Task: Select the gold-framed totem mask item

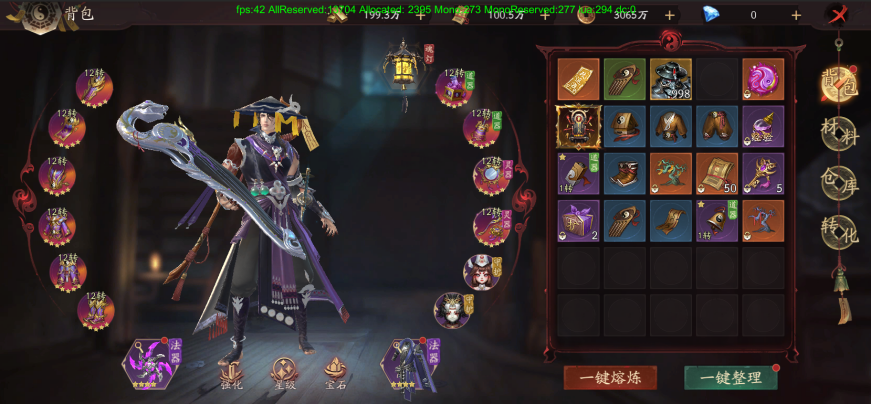Action: click(578, 126)
